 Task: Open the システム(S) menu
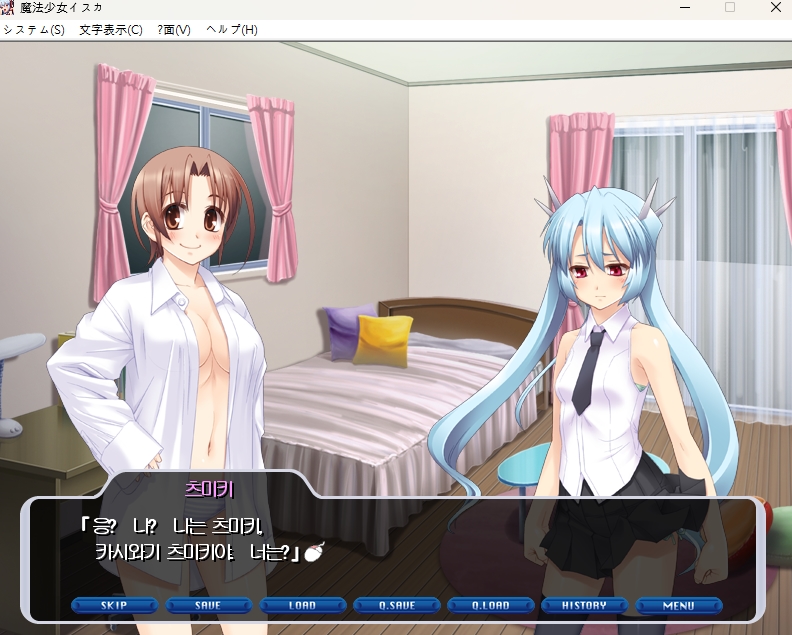(33, 30)
